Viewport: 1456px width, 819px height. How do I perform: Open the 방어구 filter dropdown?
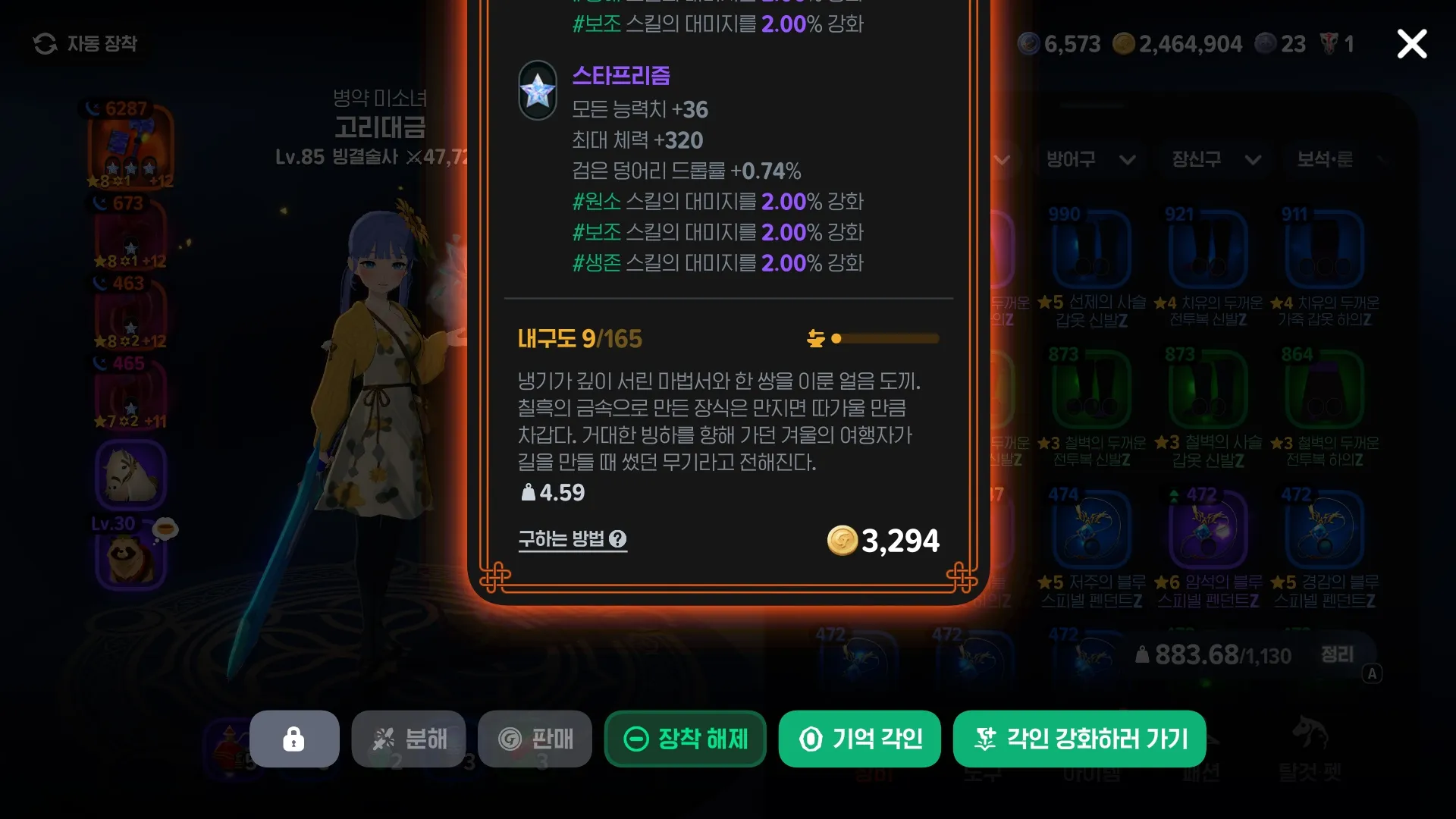(1090, 160)
